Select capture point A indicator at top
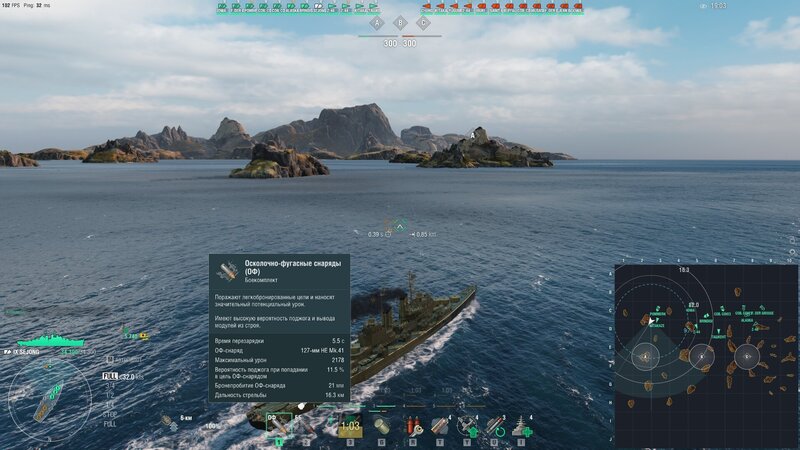This screenshot has width=800, height=450. pyautogui.click(x=377, y=22)
